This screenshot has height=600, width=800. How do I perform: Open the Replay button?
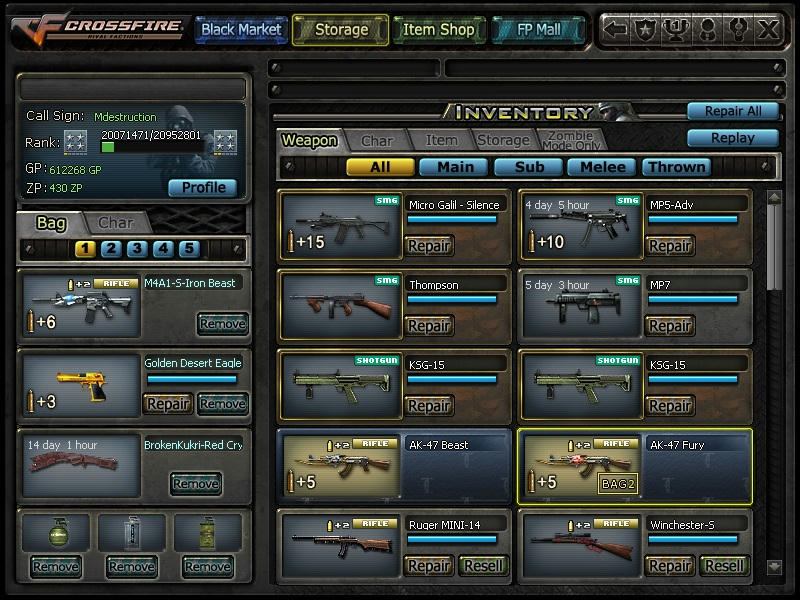tap(732, 138)
